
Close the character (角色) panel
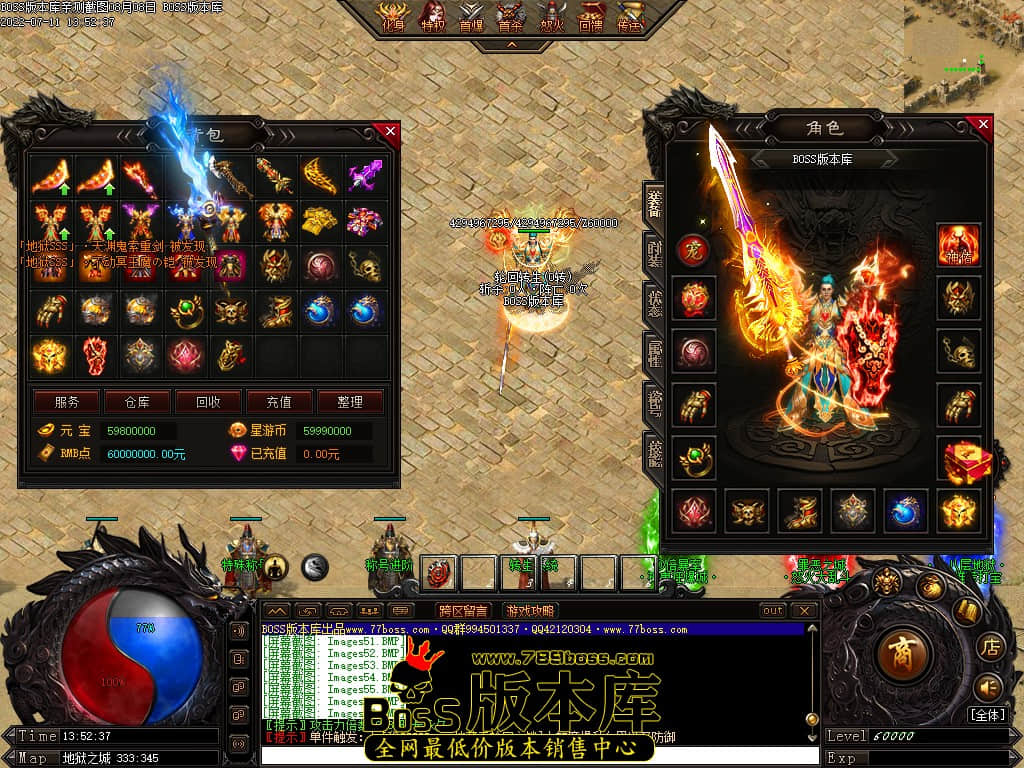click(983, 125)
